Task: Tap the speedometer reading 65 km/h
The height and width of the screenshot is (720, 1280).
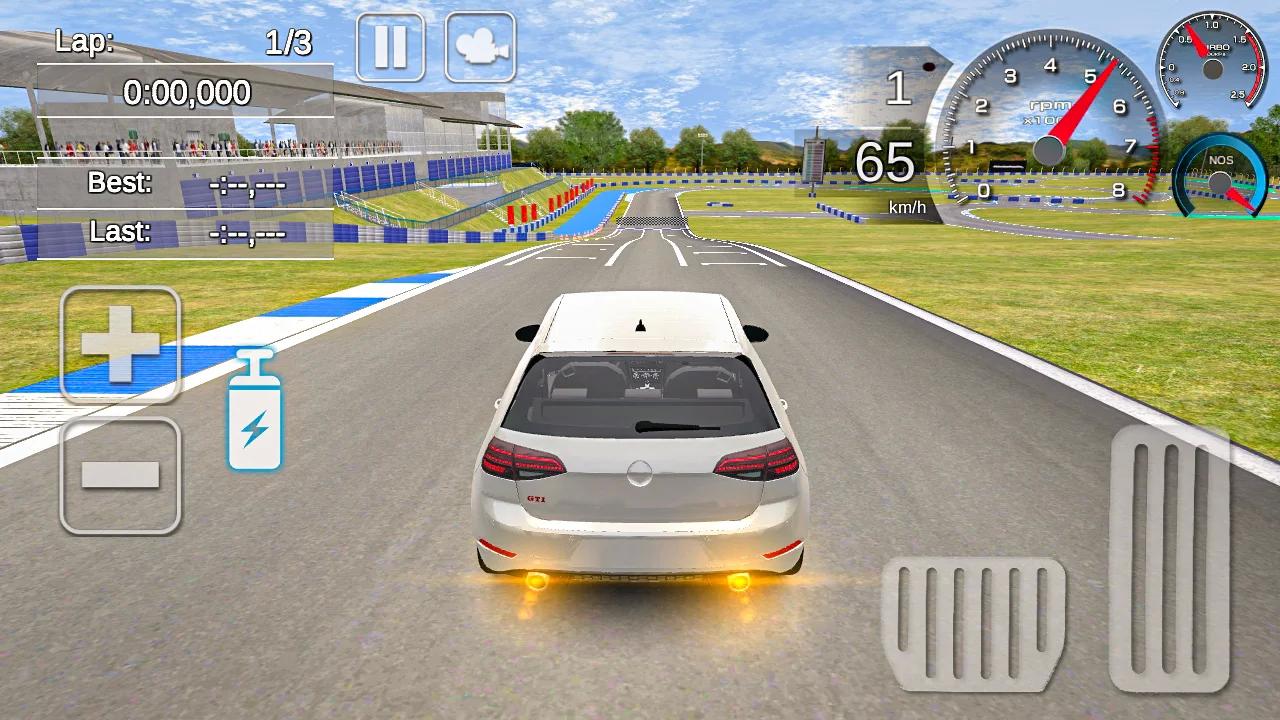Action: (x=888, y=167)
